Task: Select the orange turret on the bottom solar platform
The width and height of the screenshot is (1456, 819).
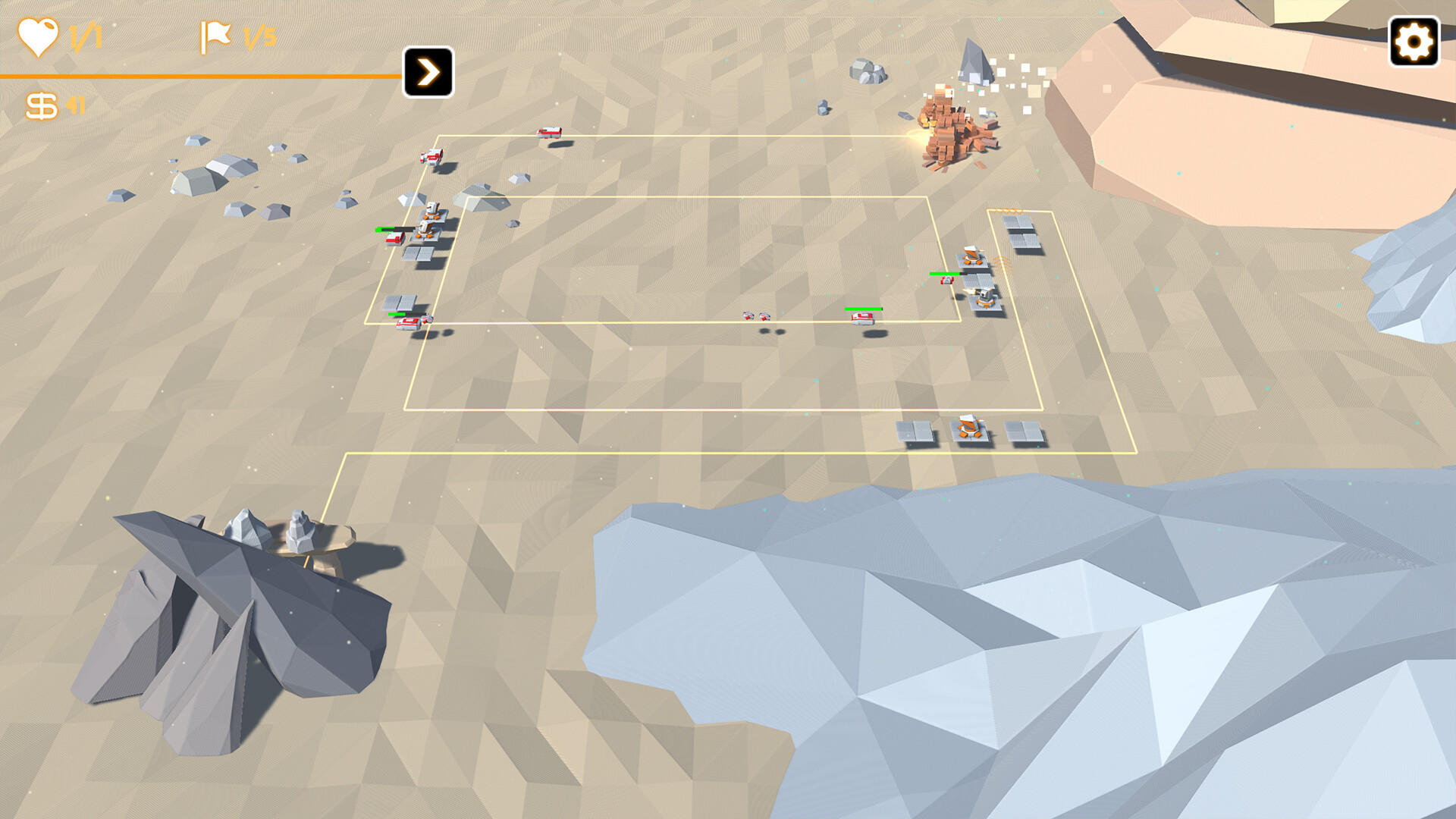Action: click(969, 426)
